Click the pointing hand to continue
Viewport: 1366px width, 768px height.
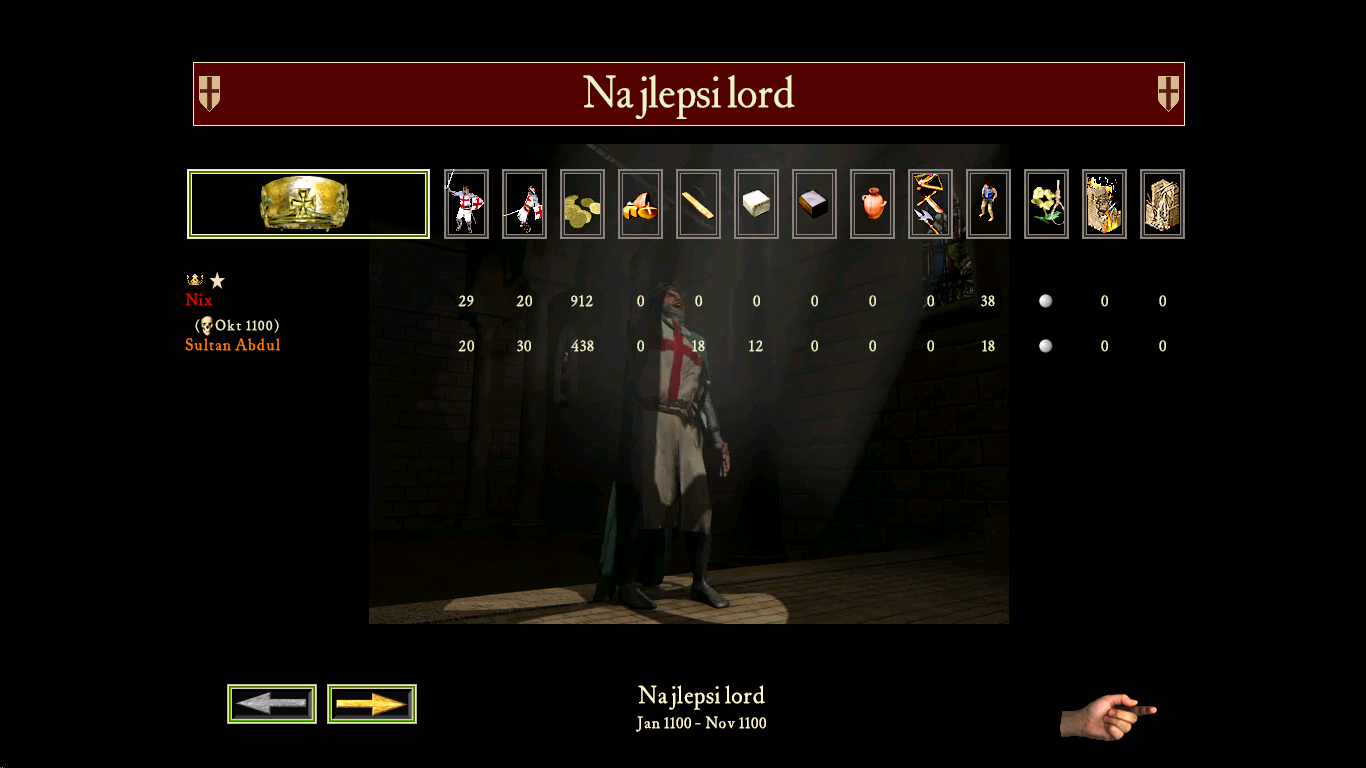1108,716
